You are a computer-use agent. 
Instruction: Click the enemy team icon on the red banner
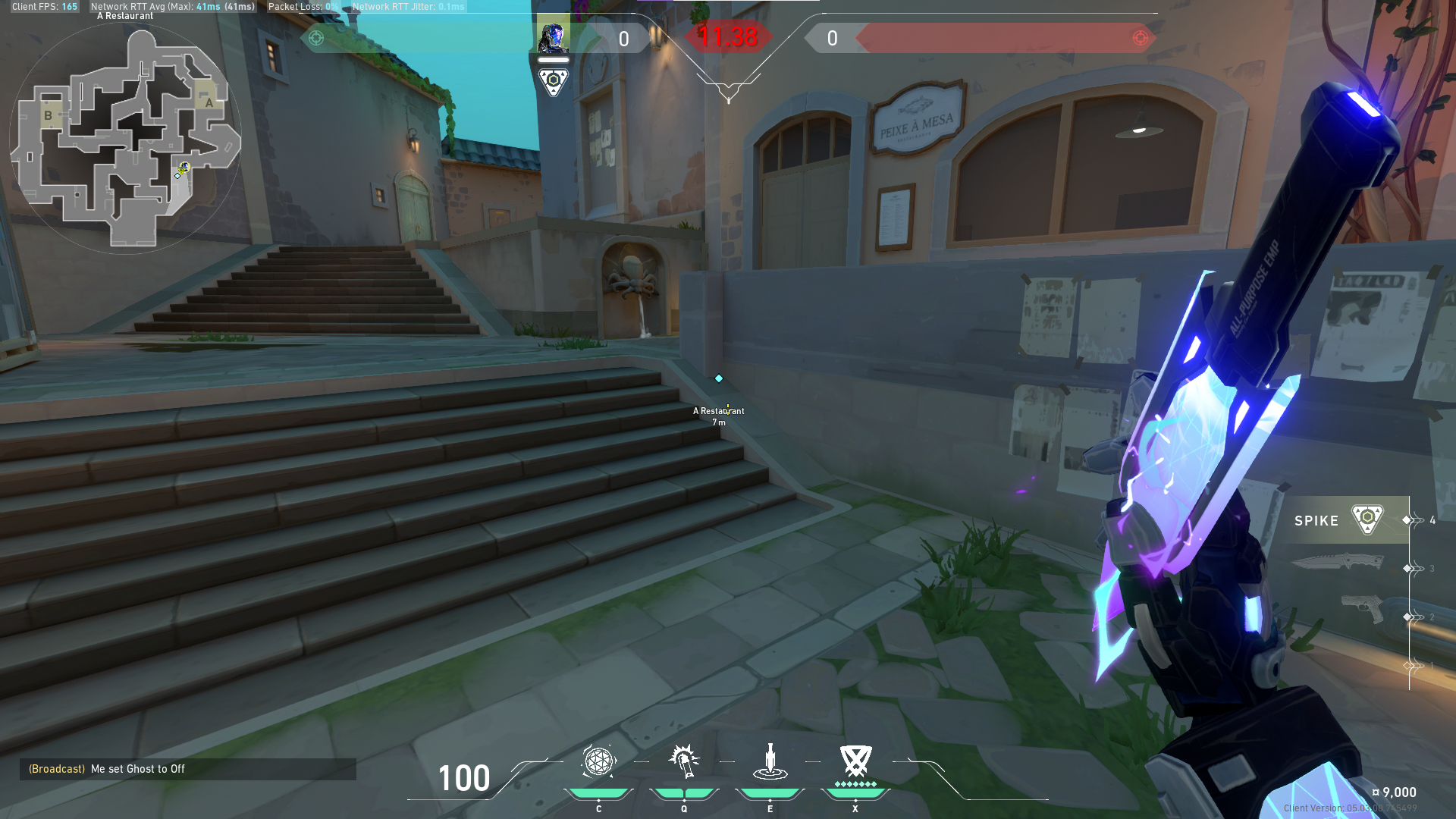(x=1140, y=38)
